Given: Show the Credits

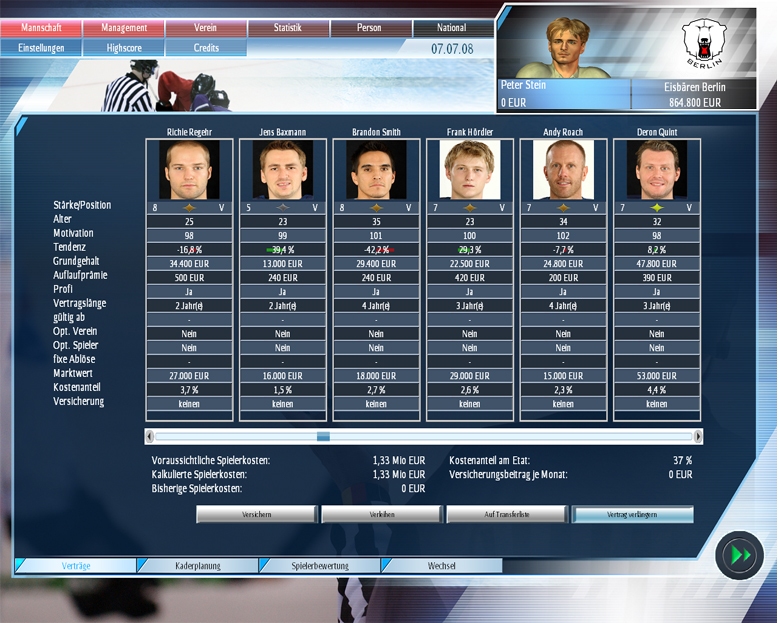Looking at the screenshot, I should point(206,48).
